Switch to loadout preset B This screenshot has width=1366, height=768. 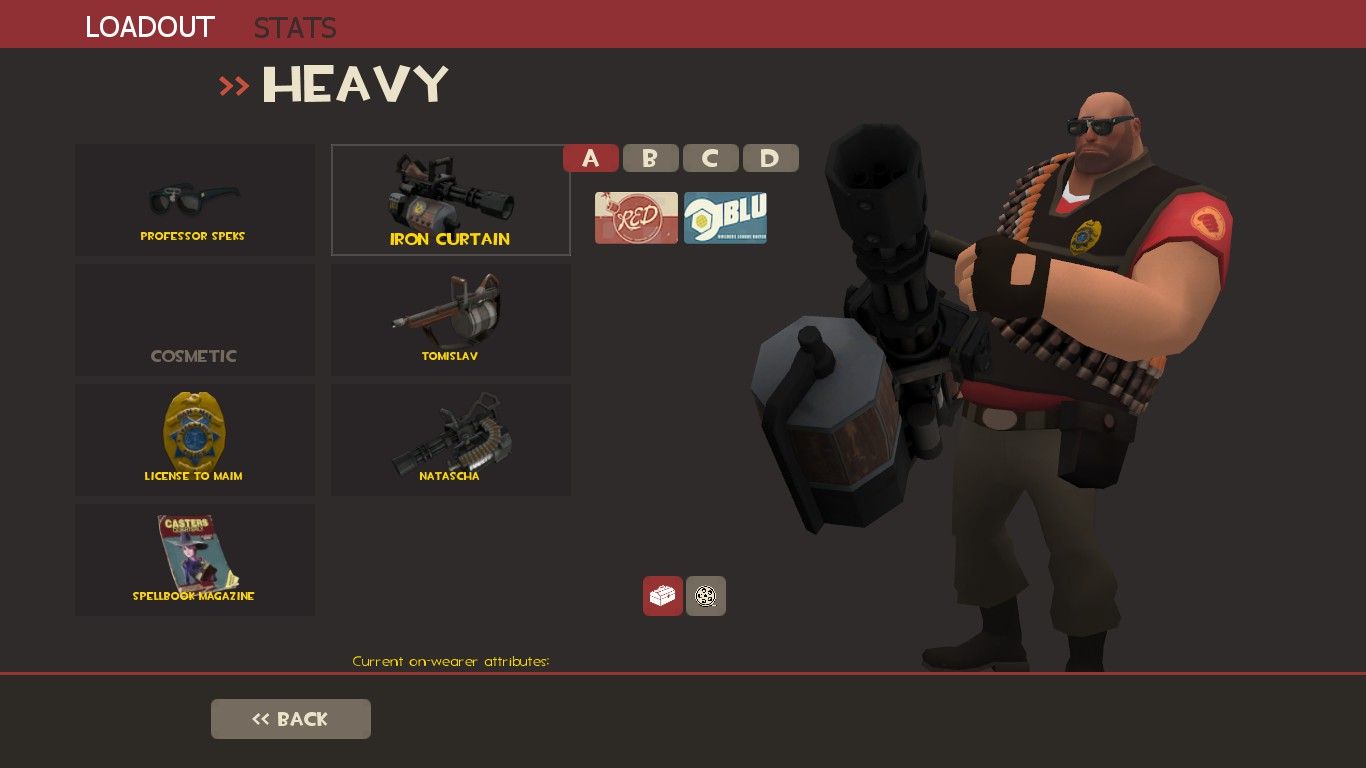tap(650, 157)
